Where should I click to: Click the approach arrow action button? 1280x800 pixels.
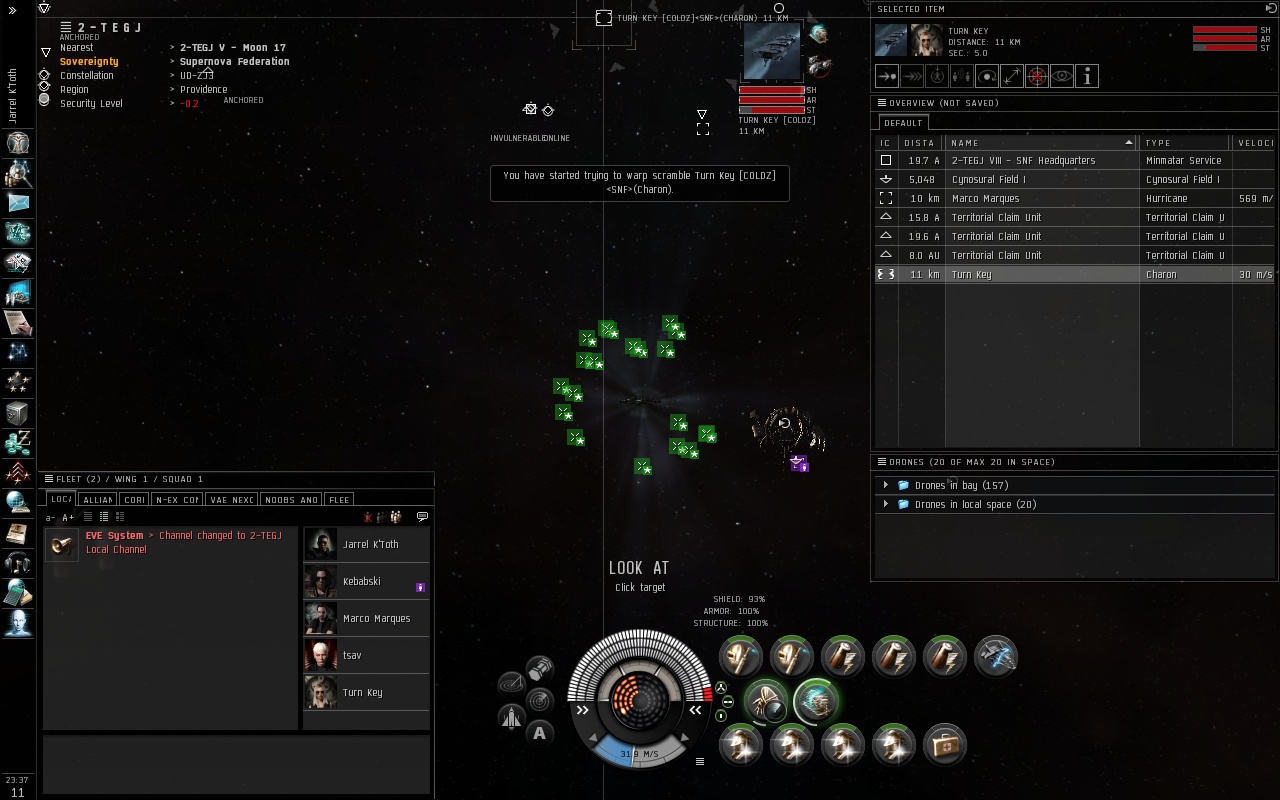point(887,76)
